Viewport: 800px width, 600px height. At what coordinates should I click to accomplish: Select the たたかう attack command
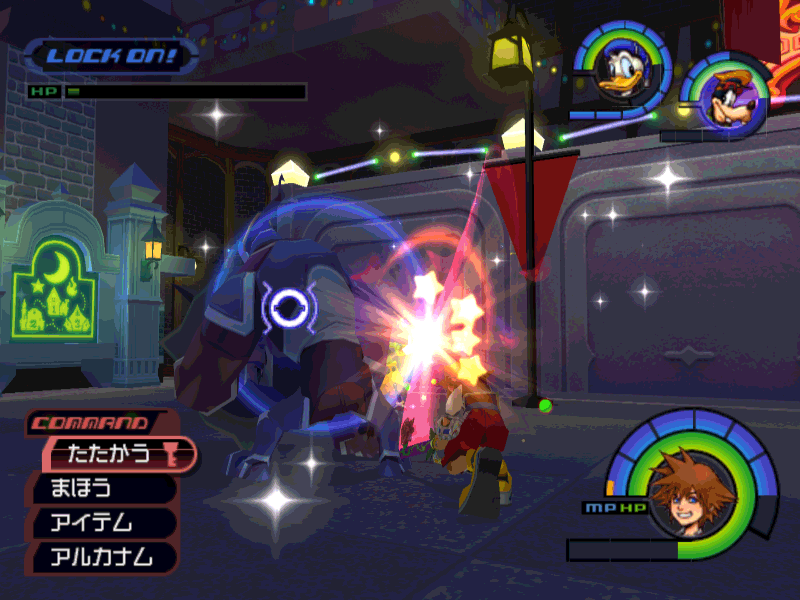click(x=112, y=454)
